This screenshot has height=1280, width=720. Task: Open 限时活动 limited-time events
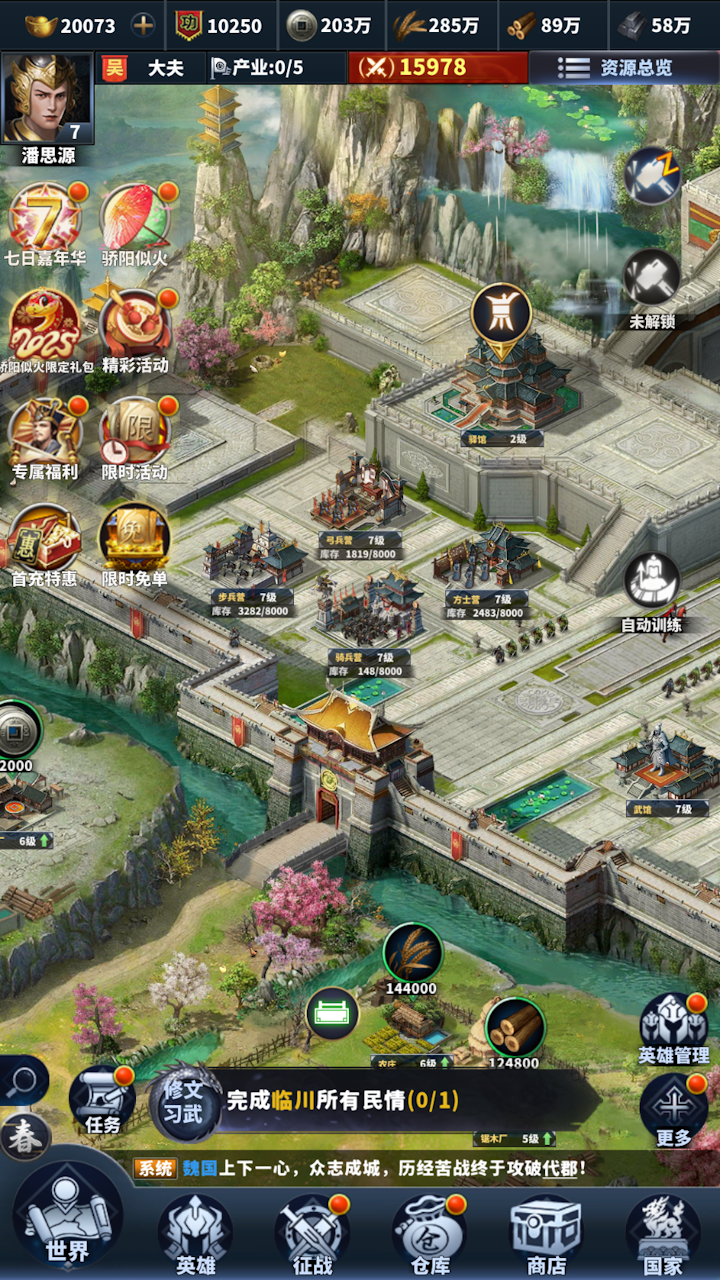pyautogui.click(x=135, y=435)
